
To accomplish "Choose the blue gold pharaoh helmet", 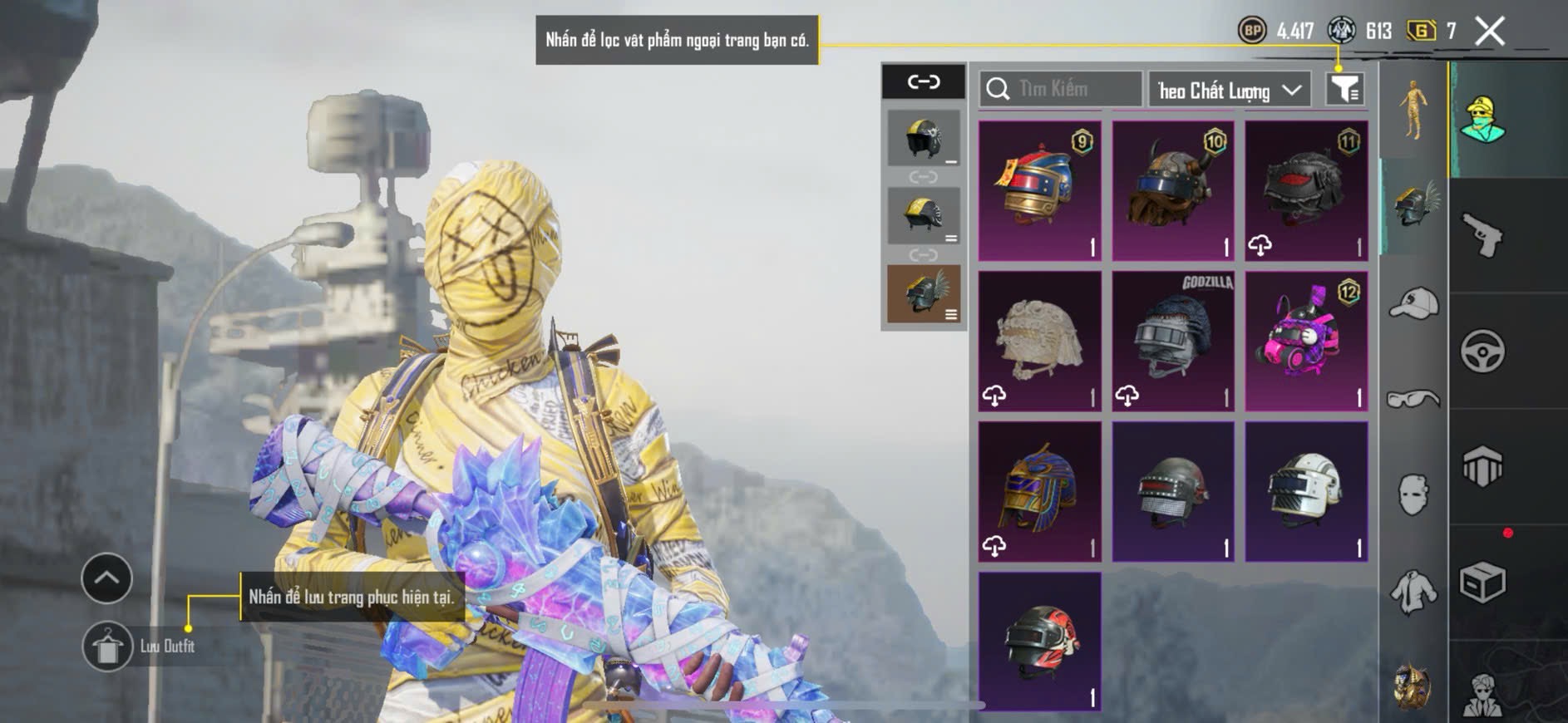I will pos(1039,491).
